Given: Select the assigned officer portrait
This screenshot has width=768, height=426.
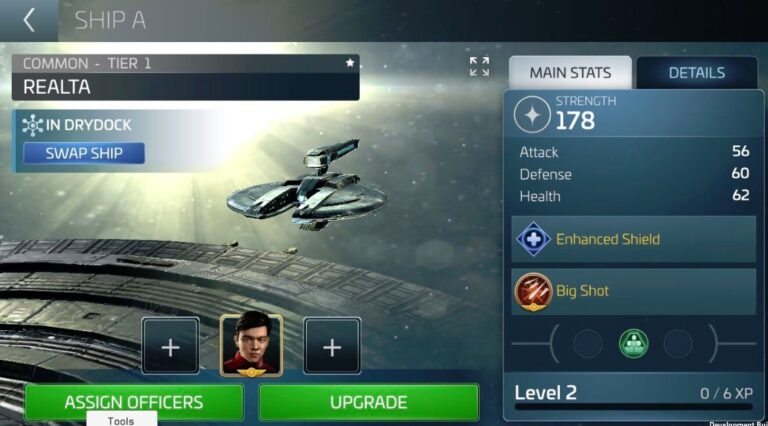Looking at the screenshot, I should click(251, 345).
